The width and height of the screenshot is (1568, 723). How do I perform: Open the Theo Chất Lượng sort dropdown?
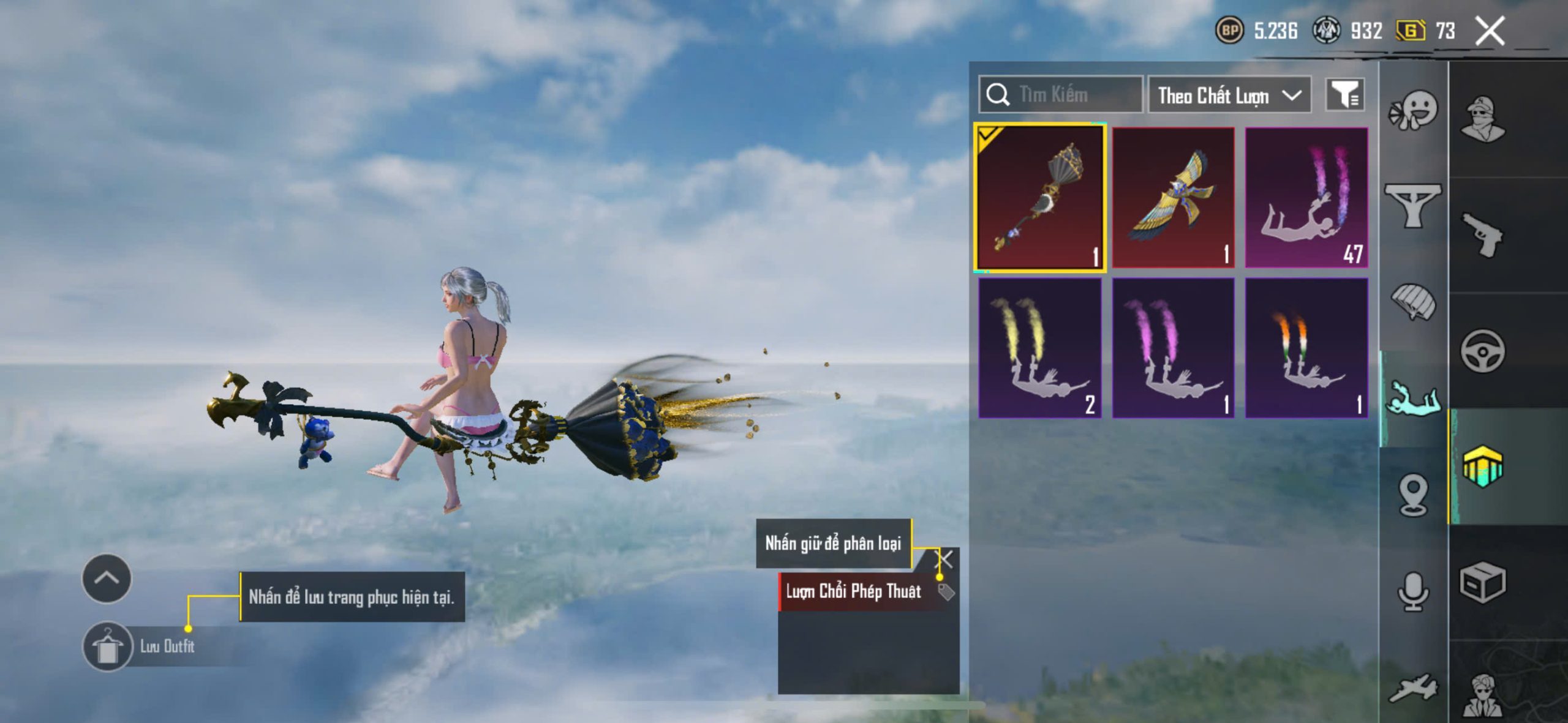point(1229,96)
